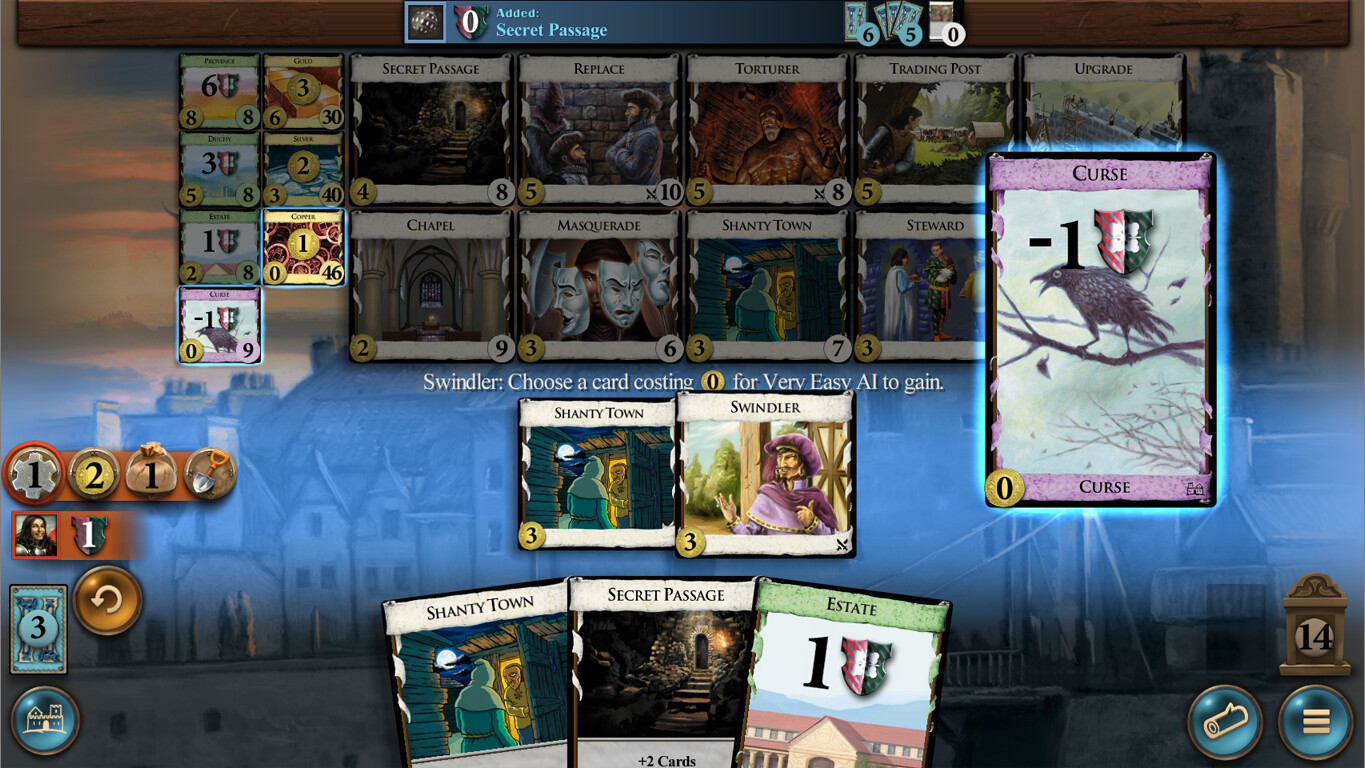The width and height of the screenshot is (1365, 768).
Task: Click the highlighted Copper supply pile
Action: pos(304,248)
